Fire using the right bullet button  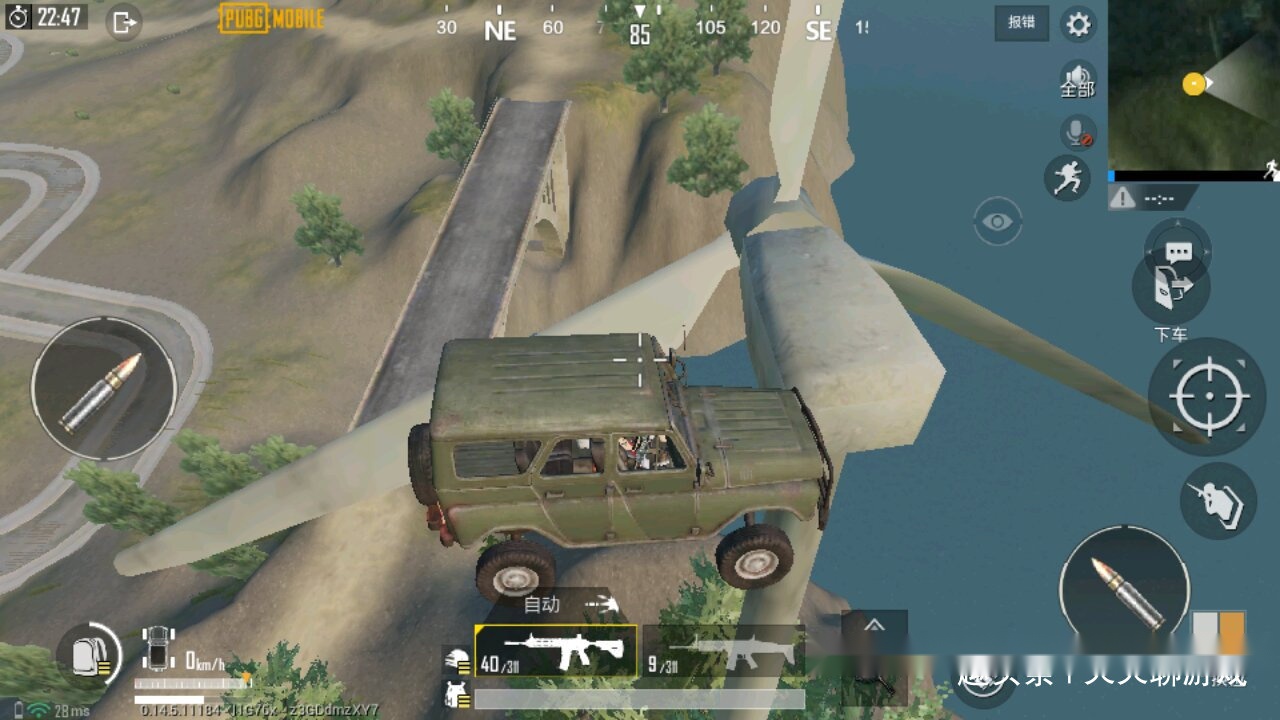pyautogui.click(x=1125, y=590)
